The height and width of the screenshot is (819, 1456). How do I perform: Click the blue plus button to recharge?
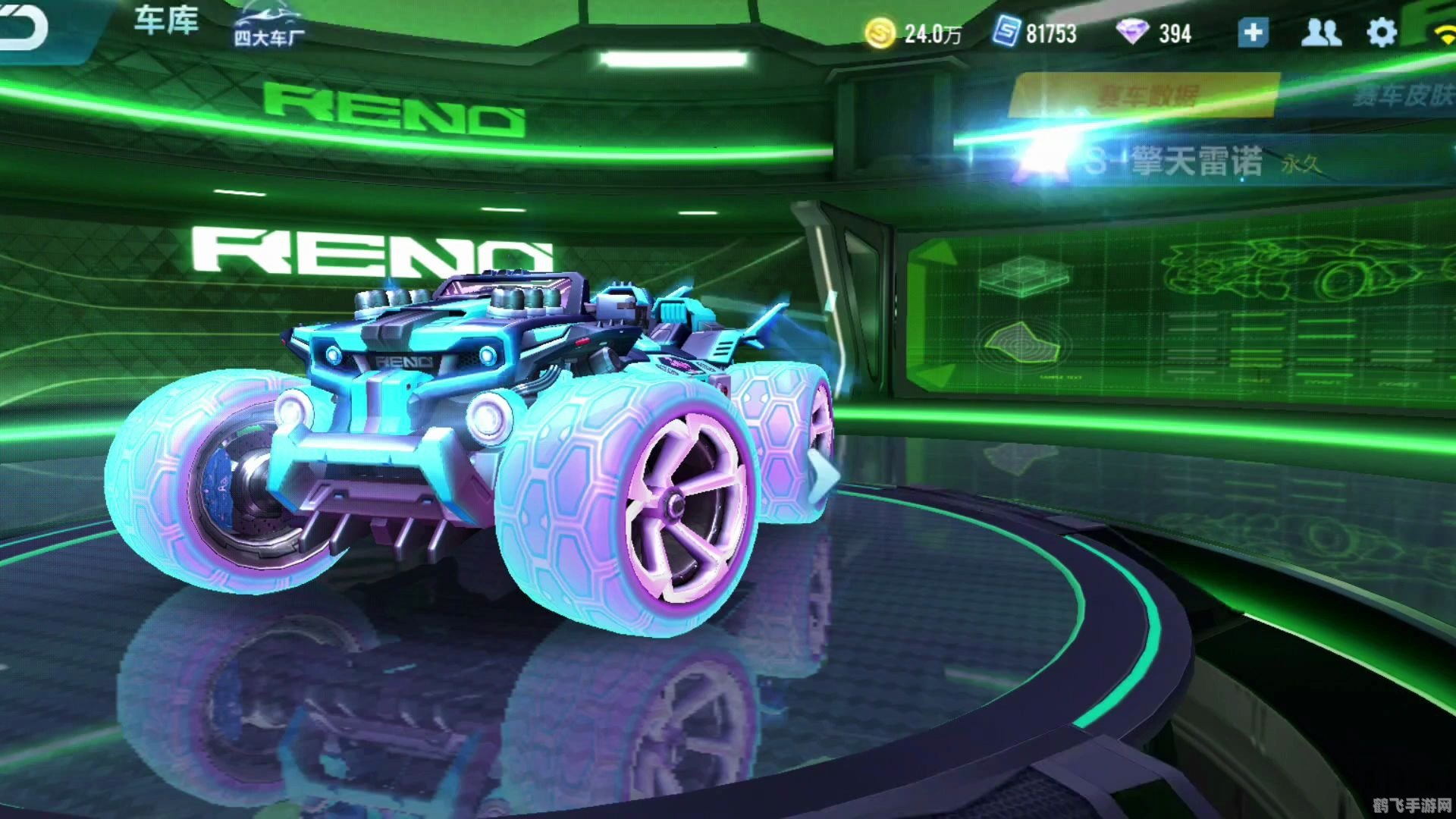[1253, 33]
